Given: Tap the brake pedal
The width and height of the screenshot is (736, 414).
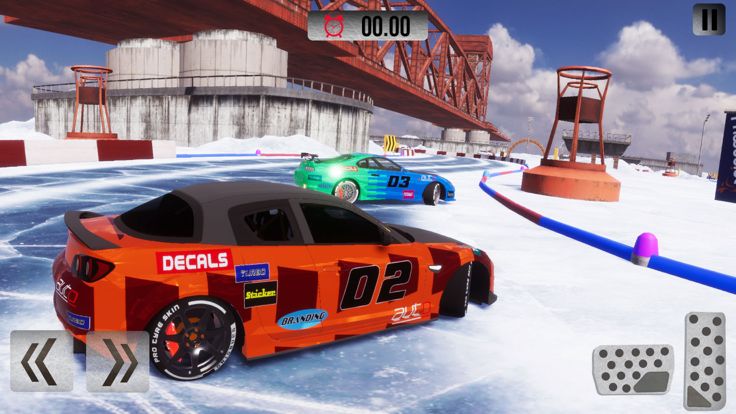Looking at the screenshot, I should [632, 369].
